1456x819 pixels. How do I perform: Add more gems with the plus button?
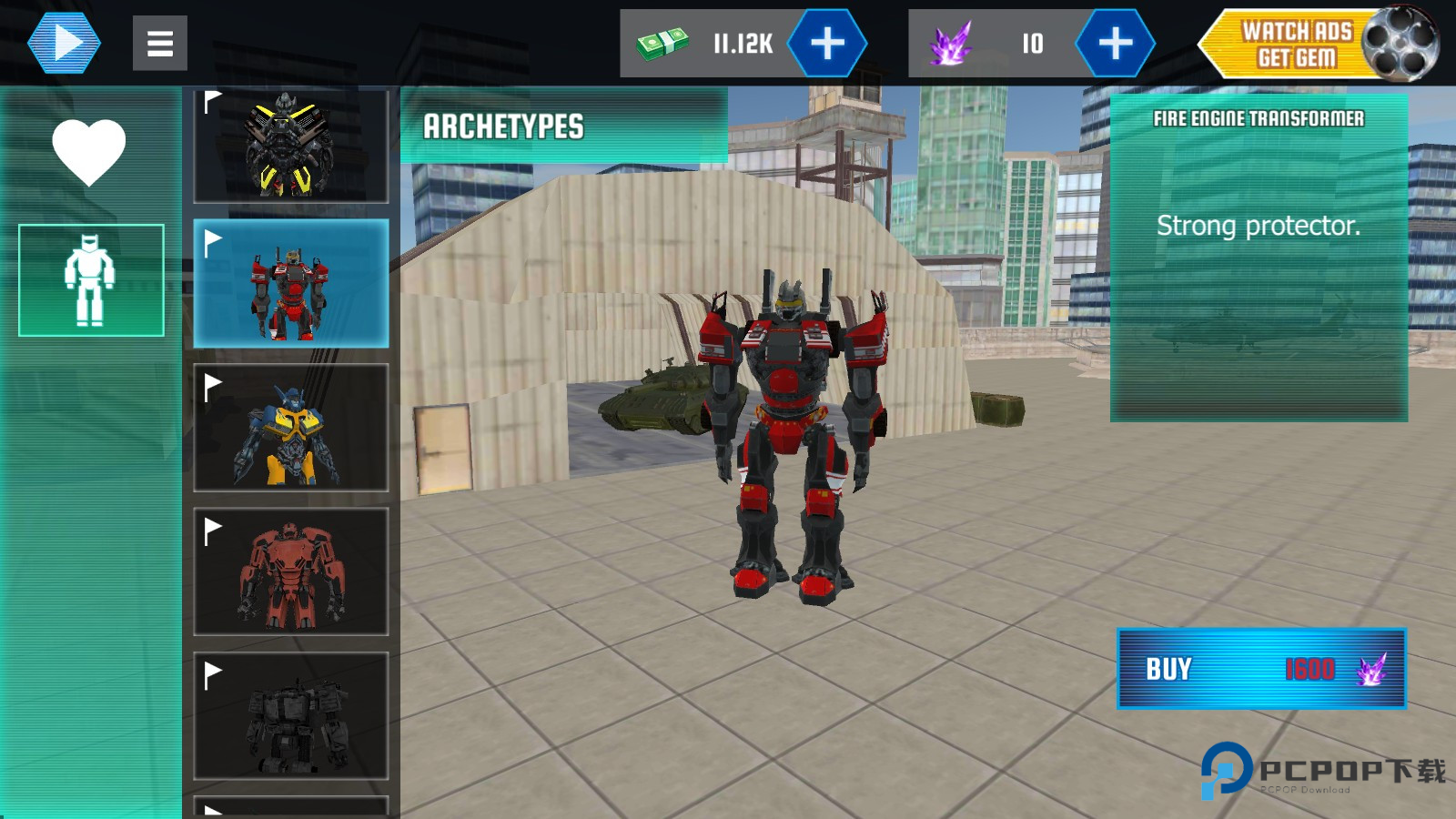(1115, 43)
